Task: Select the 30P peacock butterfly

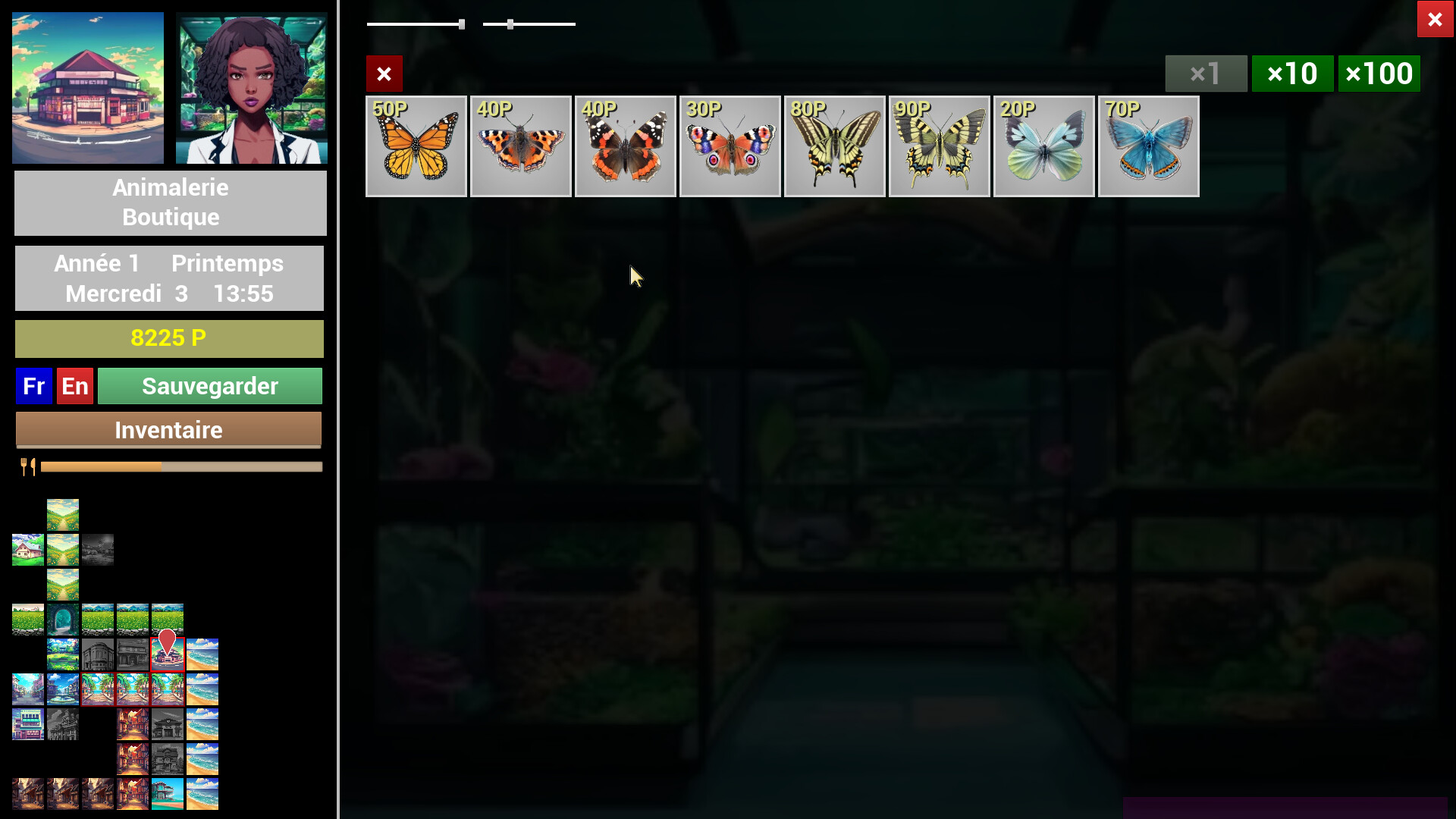Action: coord(730,146)
